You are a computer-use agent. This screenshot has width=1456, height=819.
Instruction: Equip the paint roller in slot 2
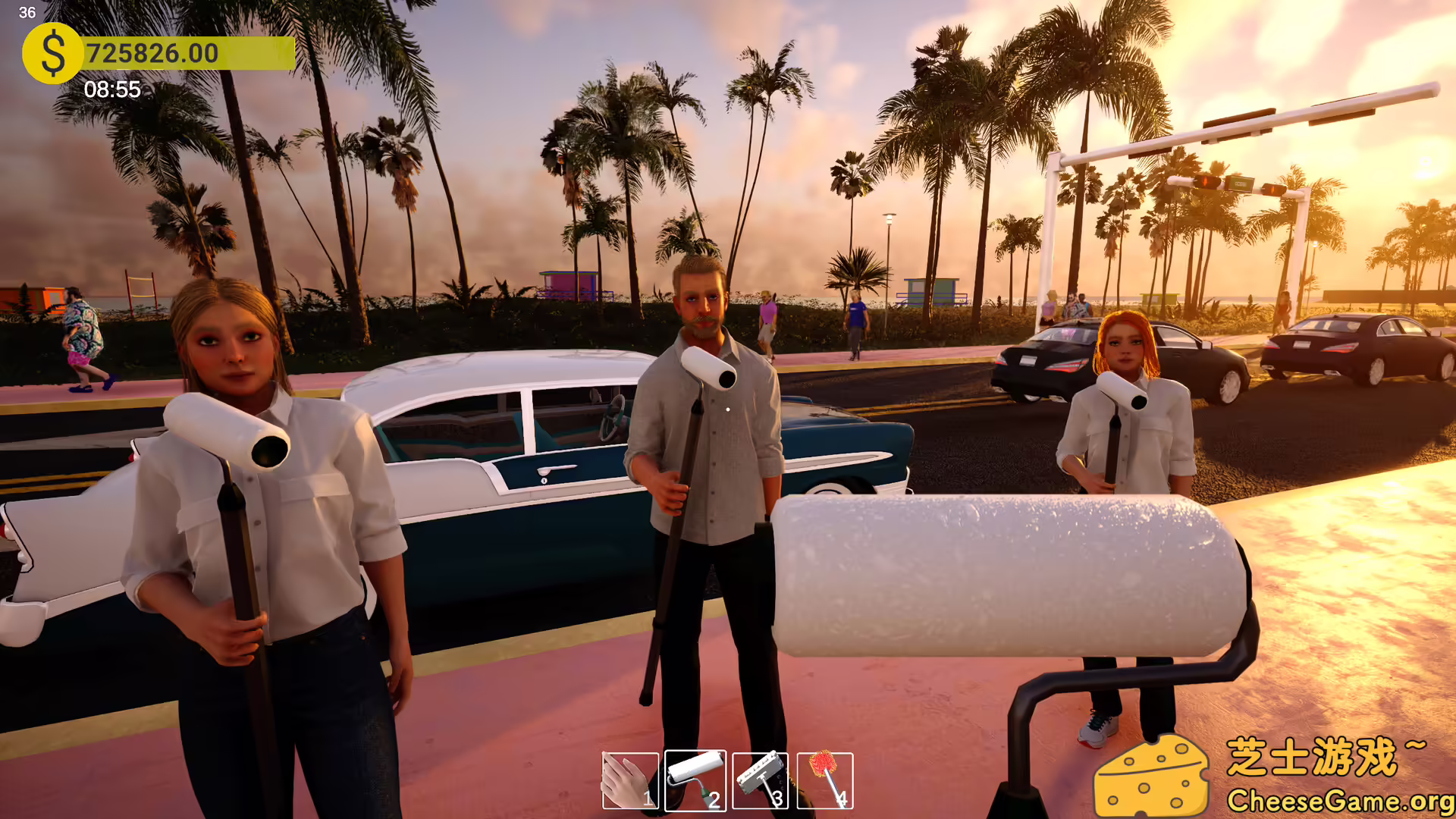click(x=695, y=781)
